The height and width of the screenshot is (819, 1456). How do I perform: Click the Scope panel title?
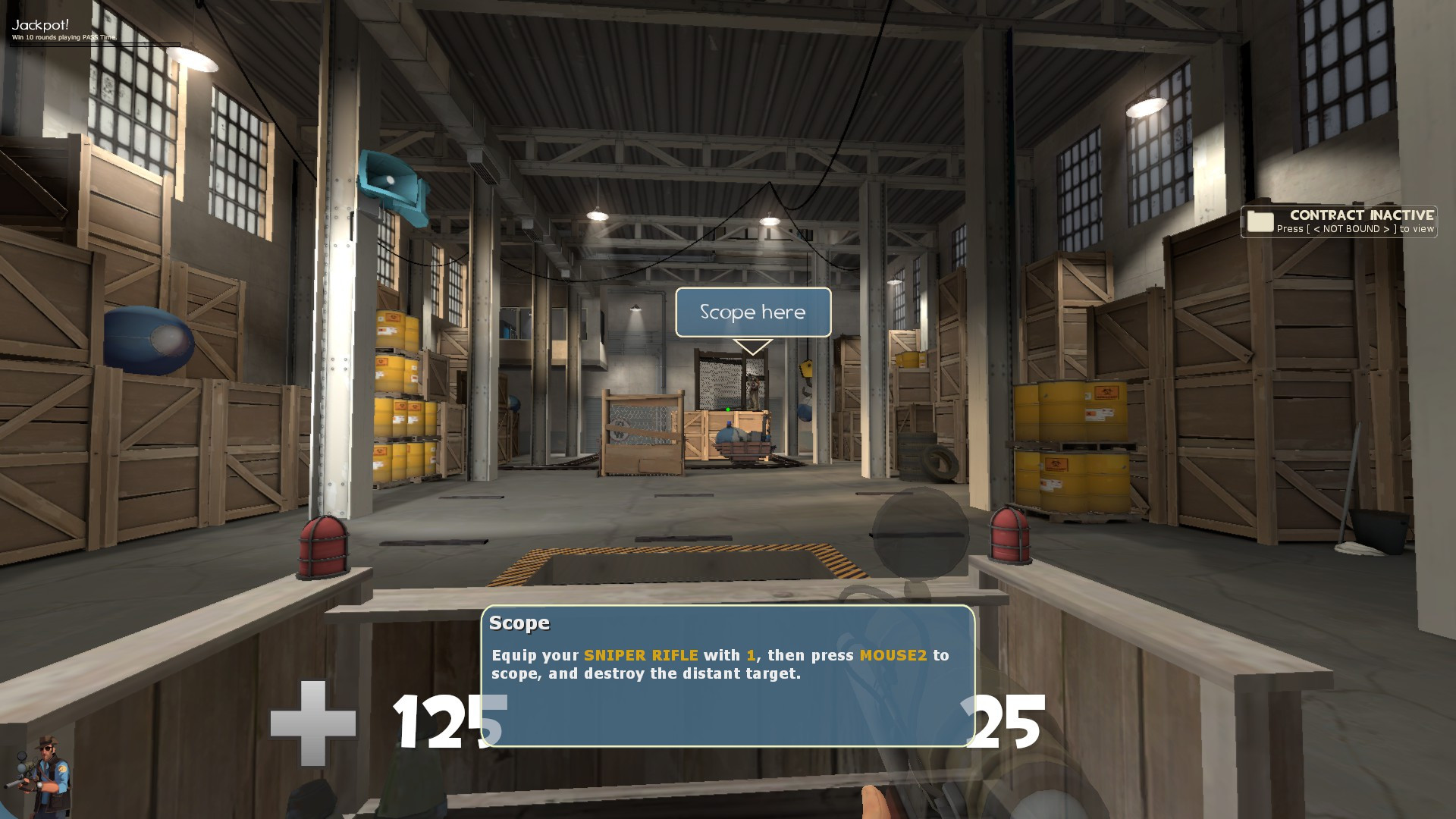coord(519,622)
